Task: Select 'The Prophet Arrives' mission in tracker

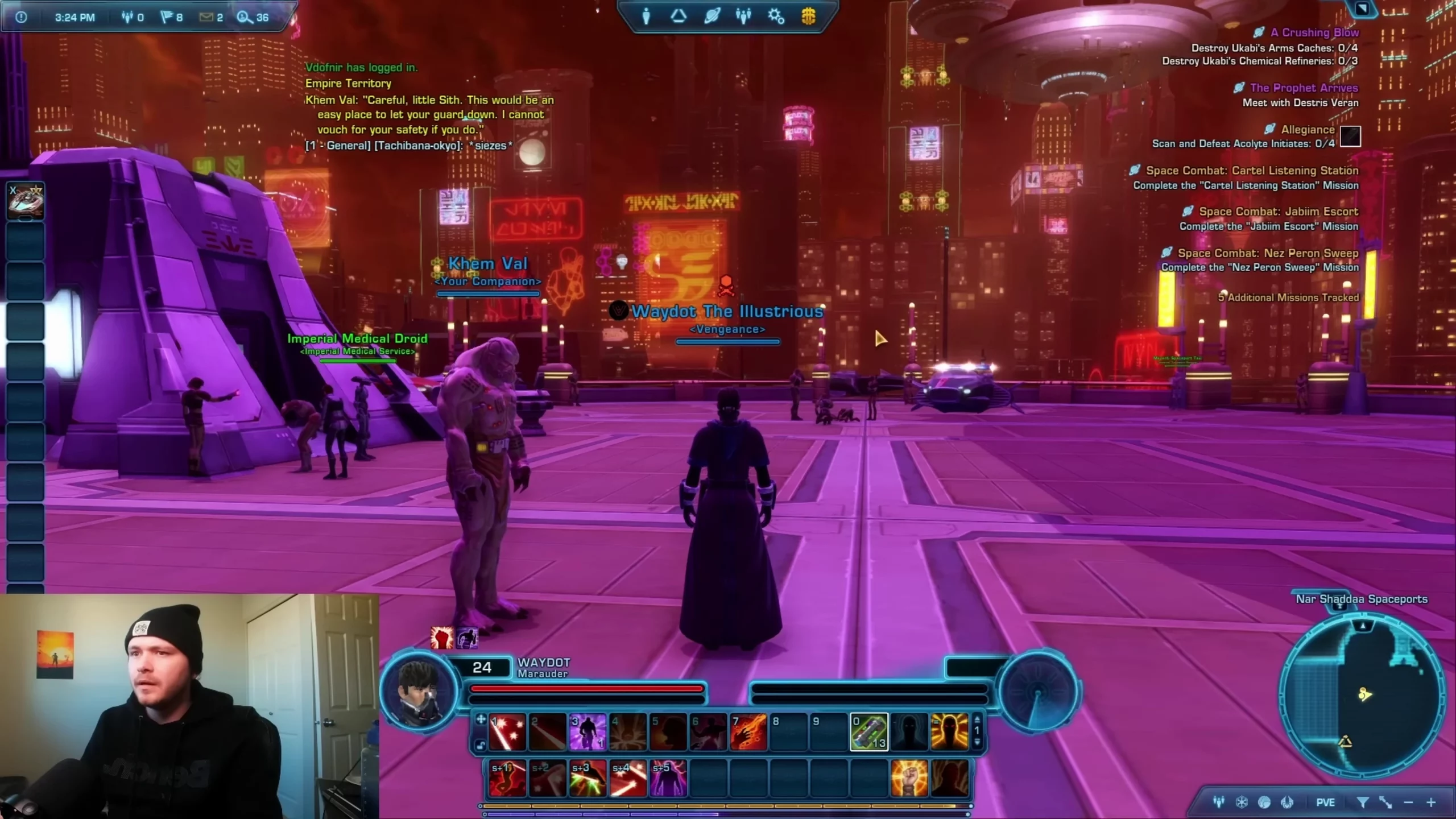Action: [1304, 88]
